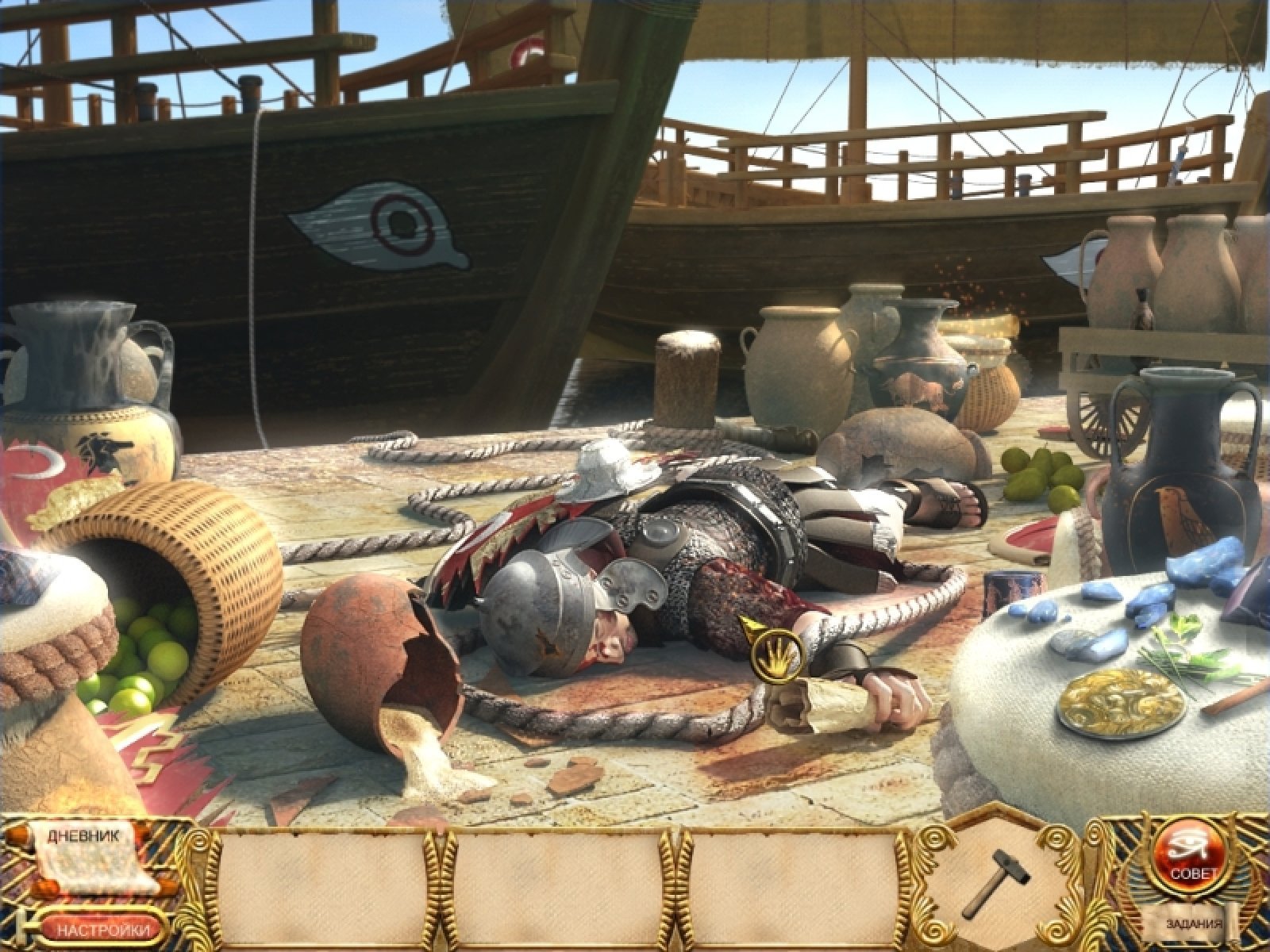Select the hammer tool in inventory
Screen dimensions: 1270x952
tap(1000, 881)
